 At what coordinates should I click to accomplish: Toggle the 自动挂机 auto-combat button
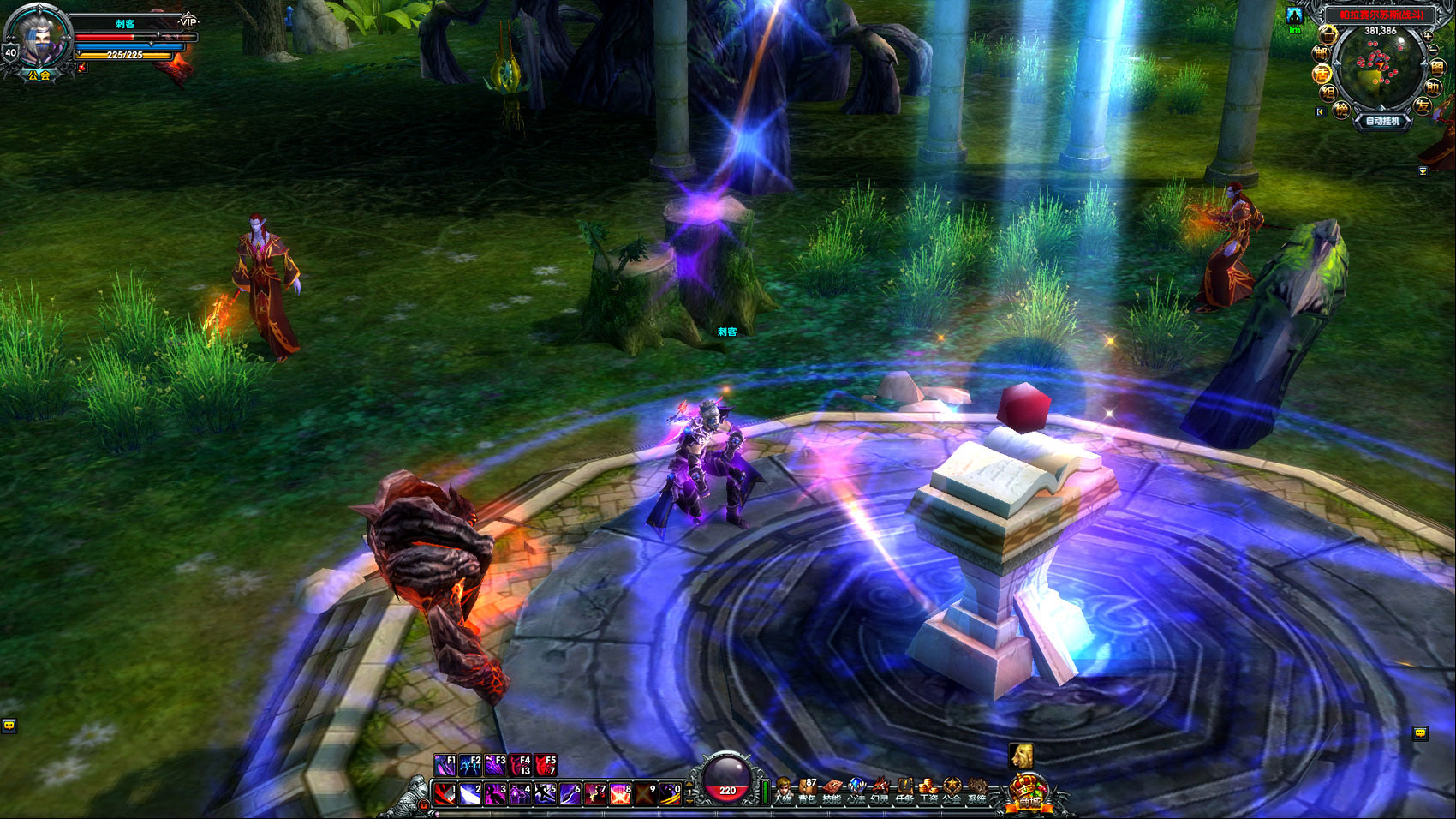click(1382, 121)
